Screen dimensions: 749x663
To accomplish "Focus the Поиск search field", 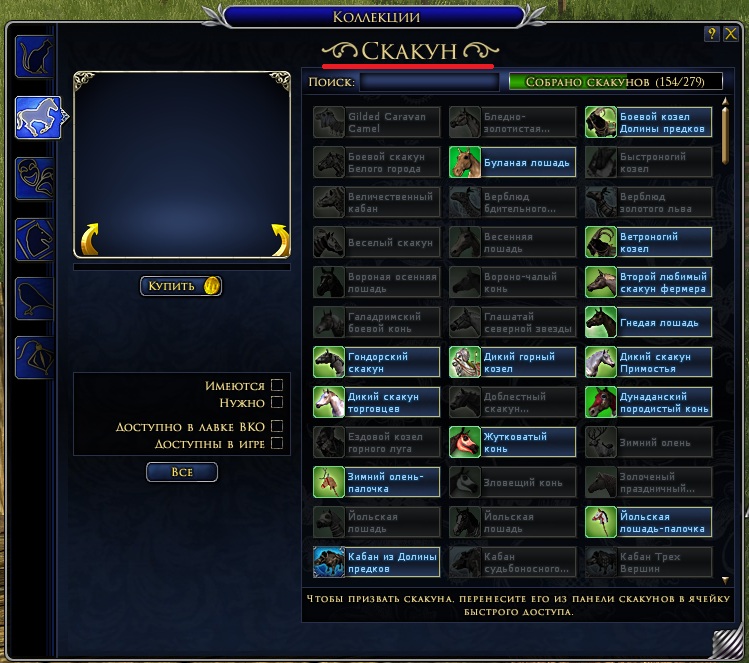I will (428, 82).
